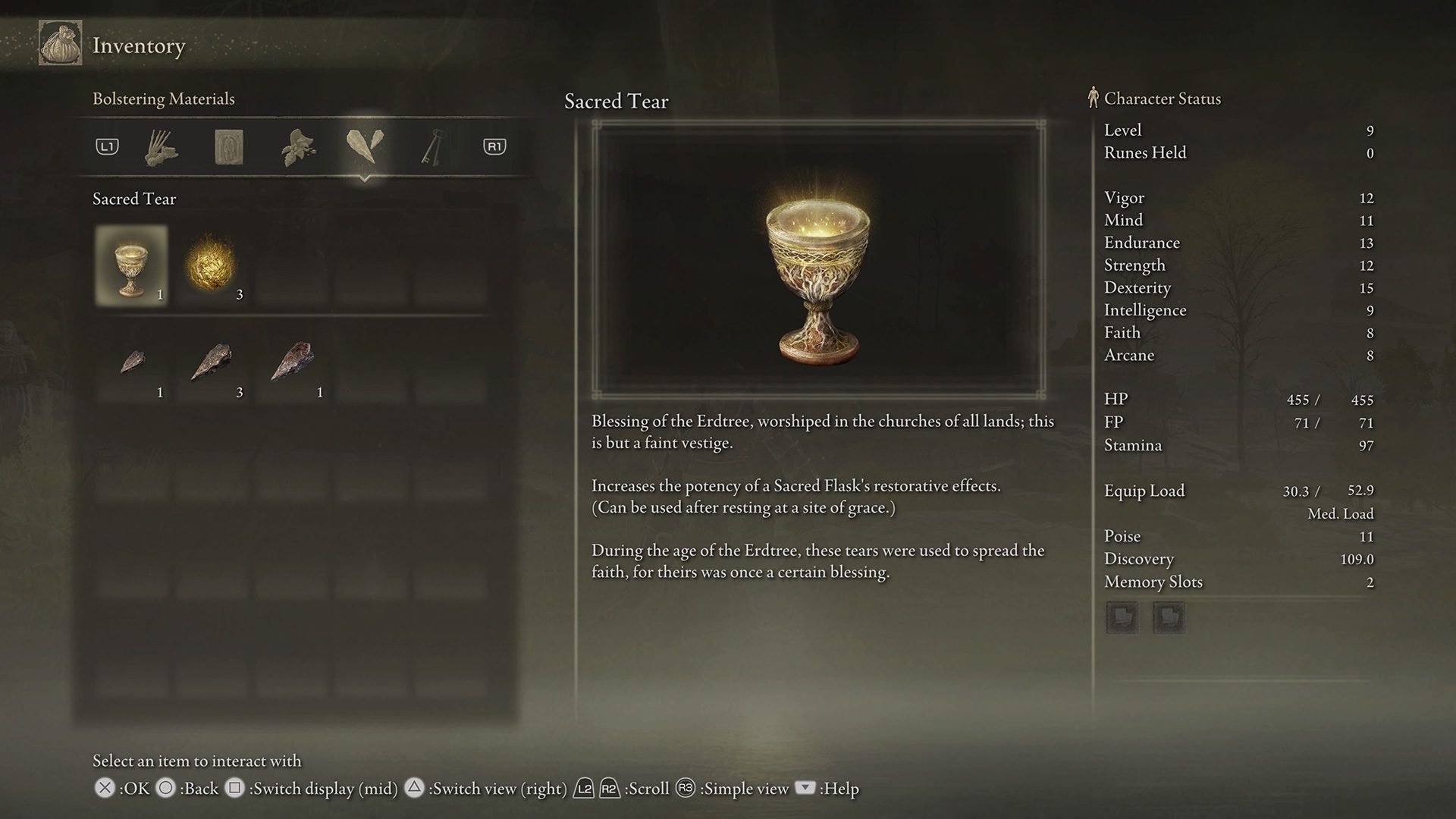Select the stone tablet category tab
Viewport: 1456px width, 819px height.
(x=228, y=147)
